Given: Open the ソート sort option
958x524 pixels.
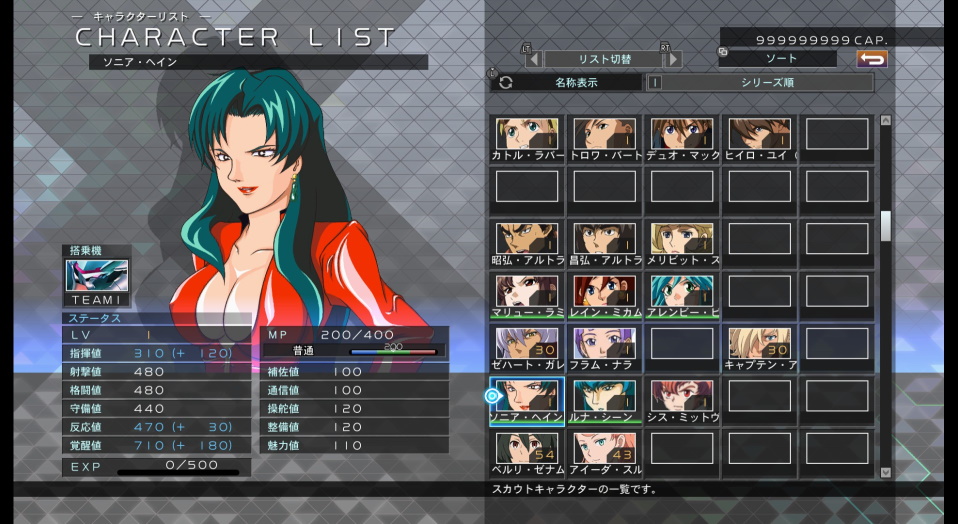Looking at the screenshot, I should 776,59.
